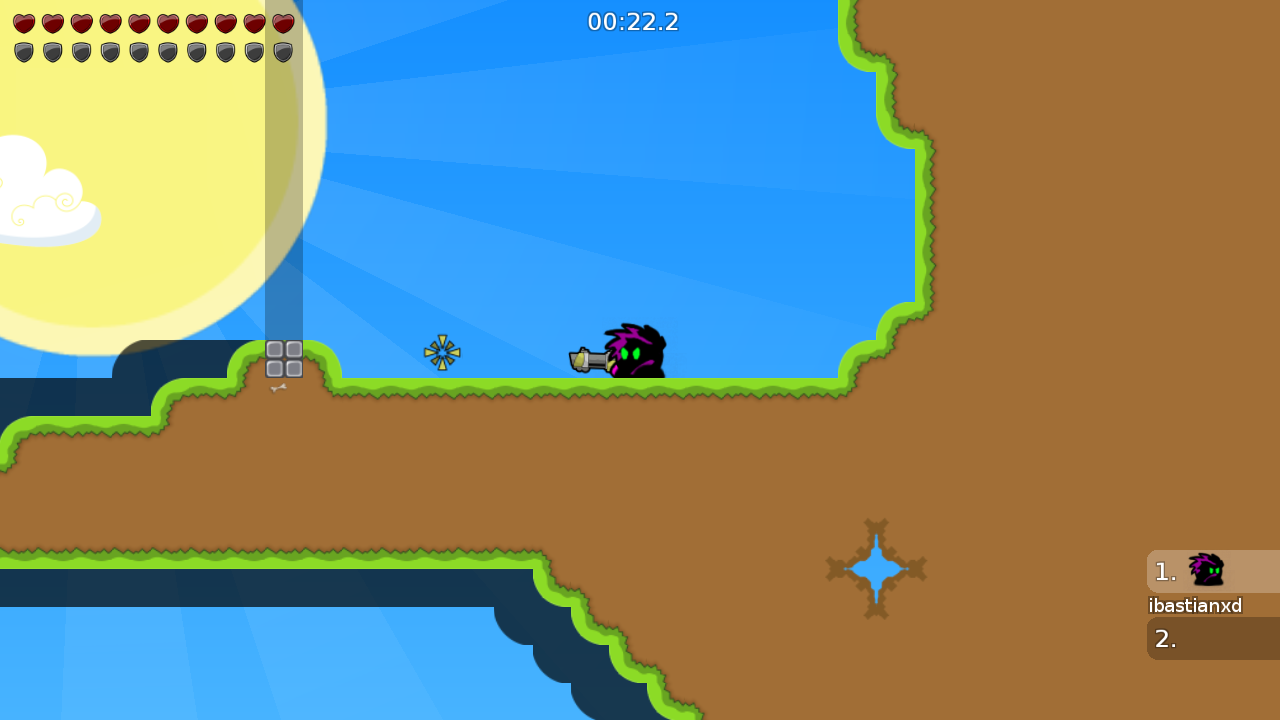Click the player name ibastianxd
Screen dimensions: 1280x720
coord(1195,605)
